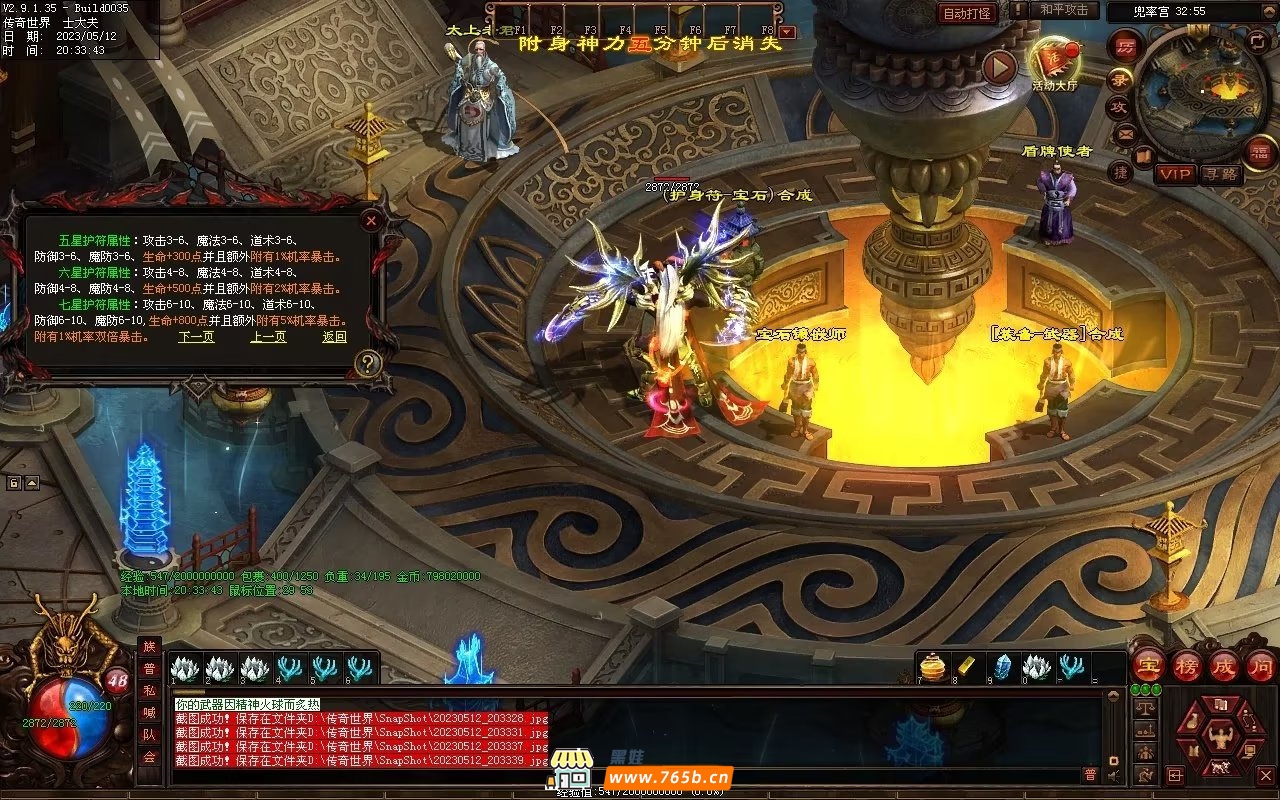Close the amulet attributes dialog
This screenshot has height=800, width=1280.
tap(371, 220)
